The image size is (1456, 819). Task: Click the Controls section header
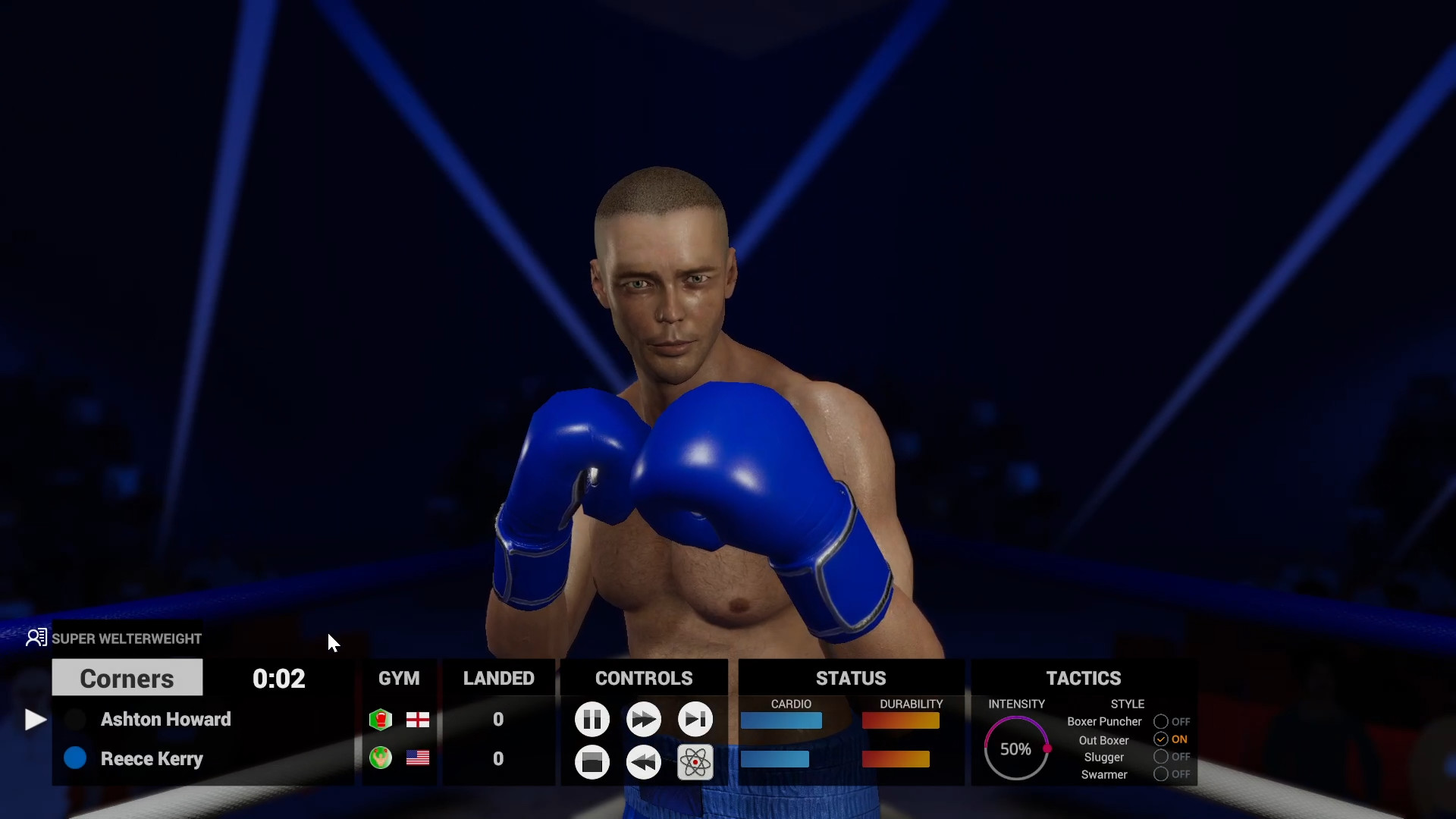pos(644,678)
